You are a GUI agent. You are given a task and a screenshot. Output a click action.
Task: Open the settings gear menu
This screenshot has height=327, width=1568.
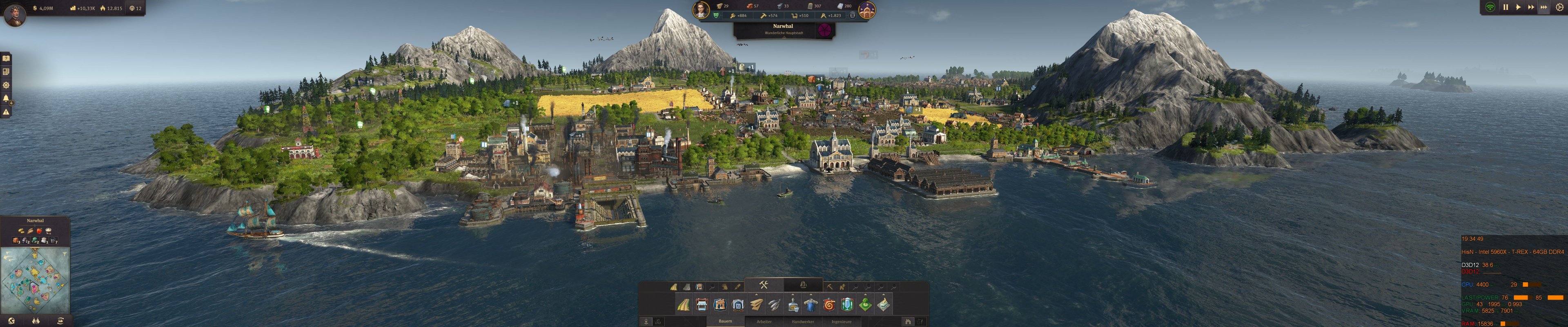coord(1559,7)
